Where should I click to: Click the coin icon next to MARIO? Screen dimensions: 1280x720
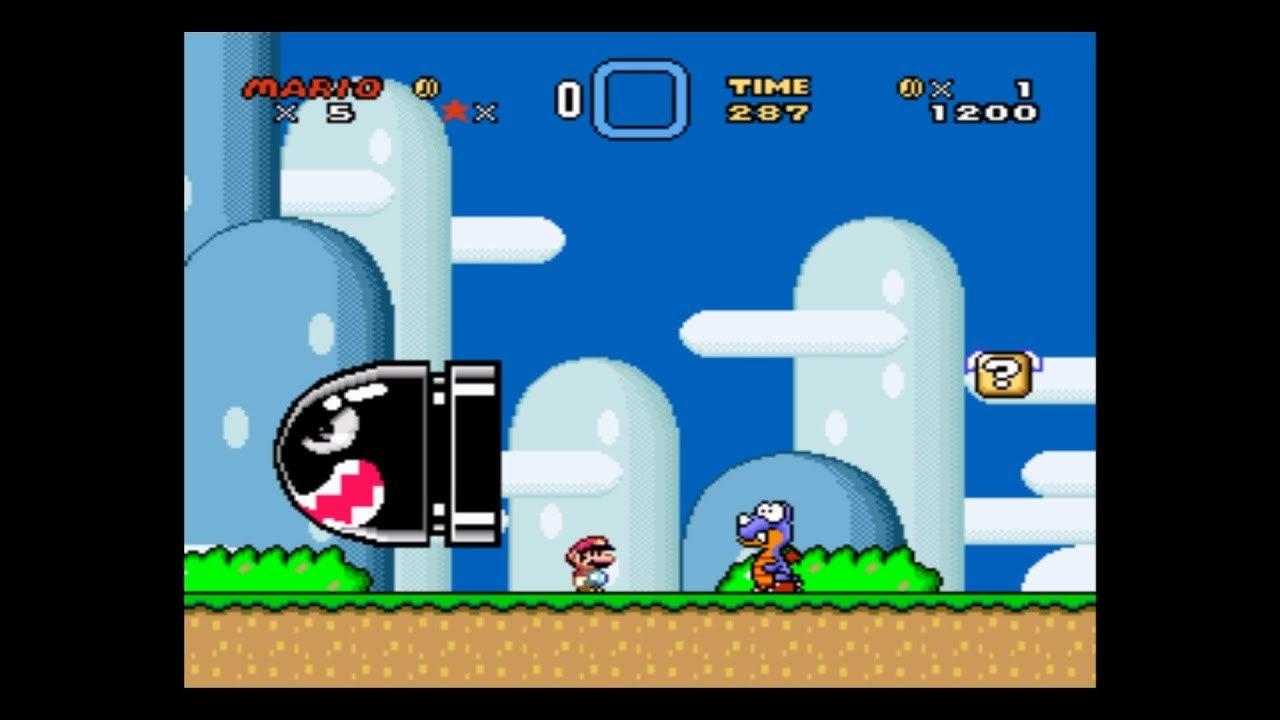[x=426, y=87]
